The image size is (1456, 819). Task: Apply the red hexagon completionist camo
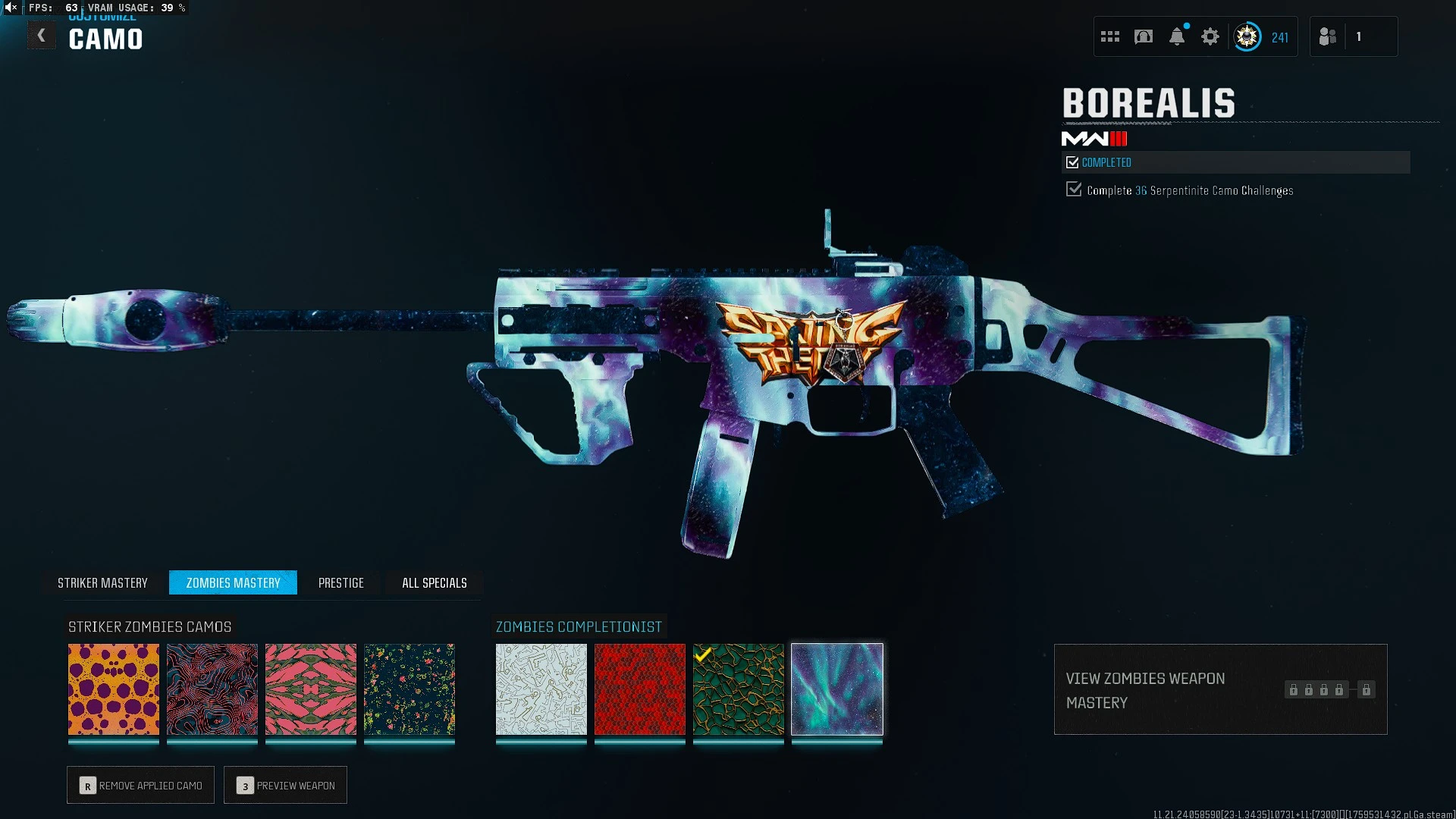click(x=640, y=689)
